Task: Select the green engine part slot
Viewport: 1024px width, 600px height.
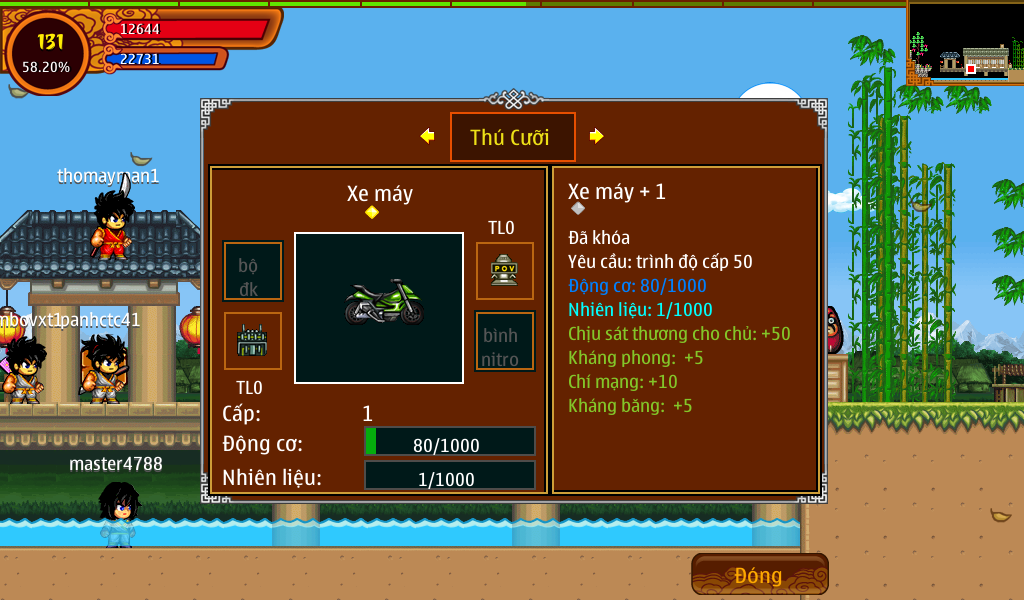Action: pyautogui.click(x=252, y=341)
